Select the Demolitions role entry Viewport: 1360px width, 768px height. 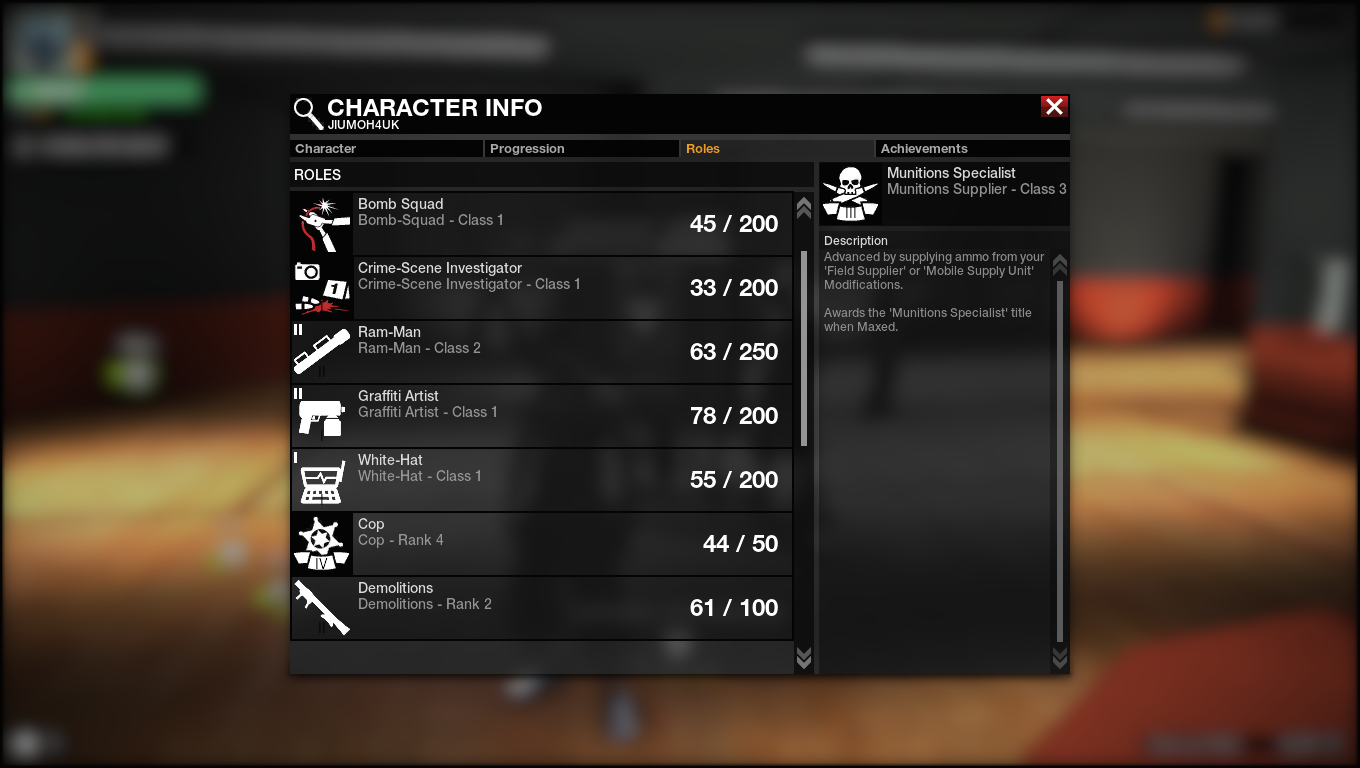pos(541,608)
